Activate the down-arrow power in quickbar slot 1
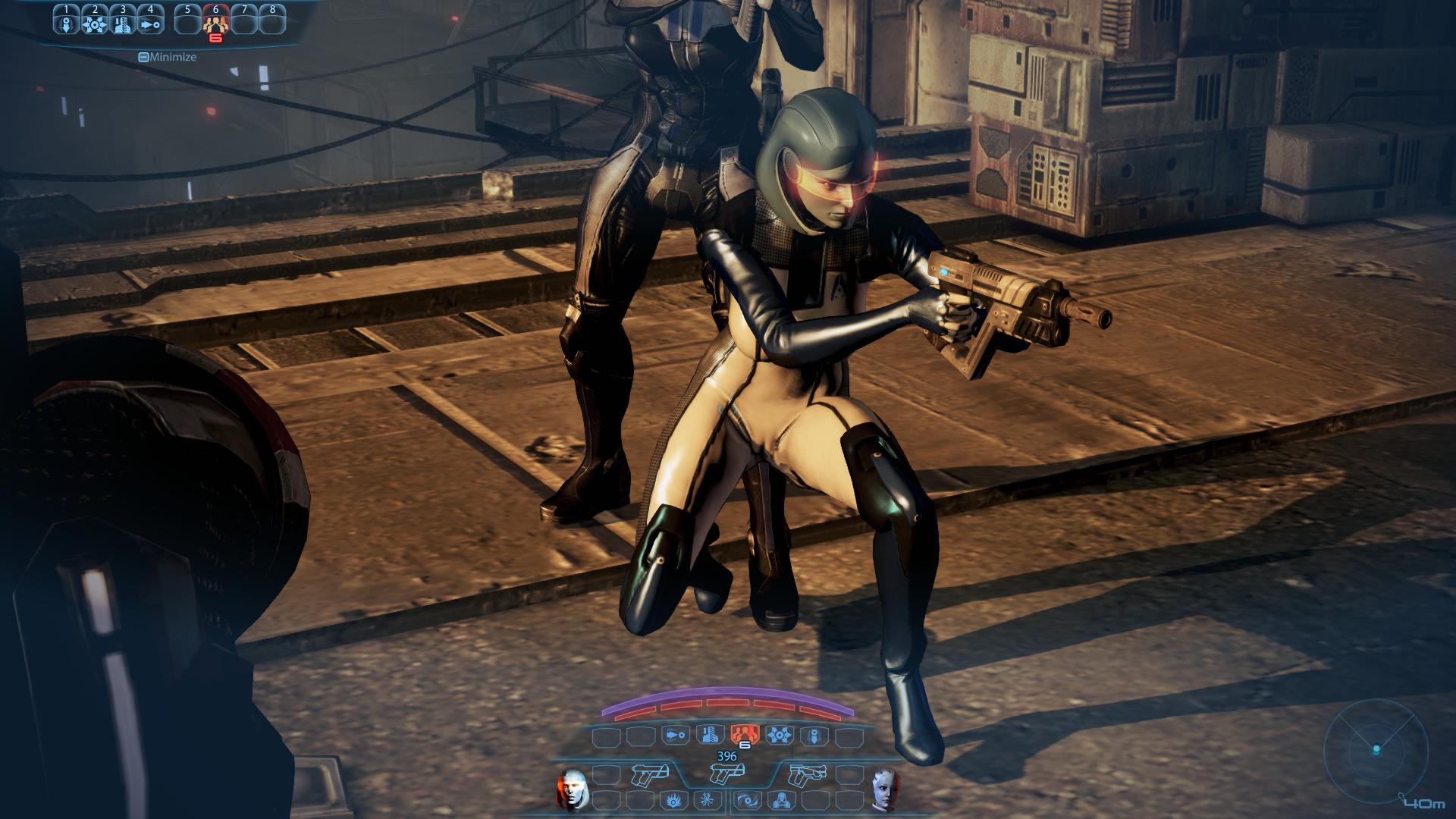 pyautogui.click(x=66, y=23)
